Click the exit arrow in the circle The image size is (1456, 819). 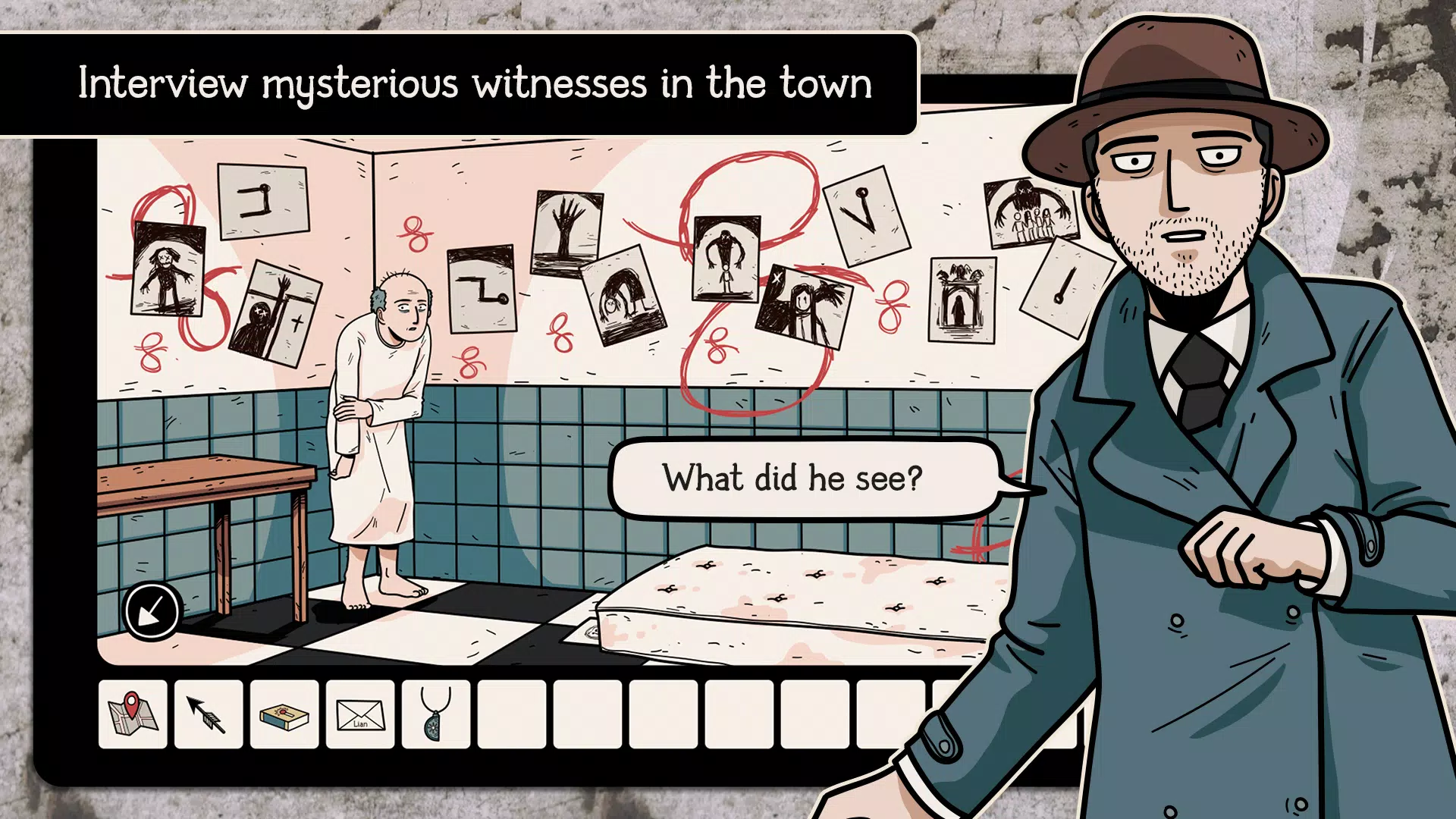tap(151, 609)
